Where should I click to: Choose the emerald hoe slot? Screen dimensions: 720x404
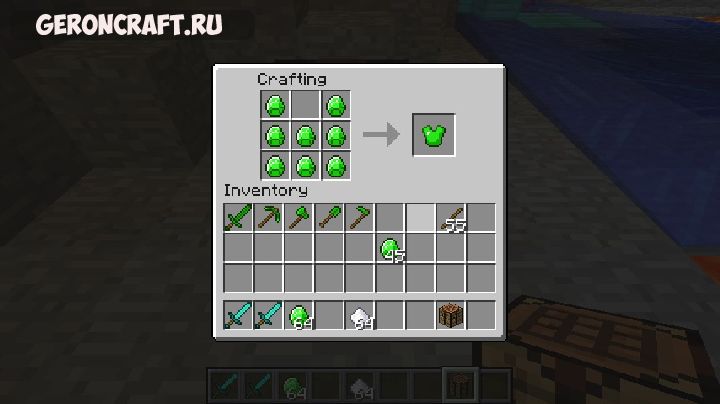360,217
